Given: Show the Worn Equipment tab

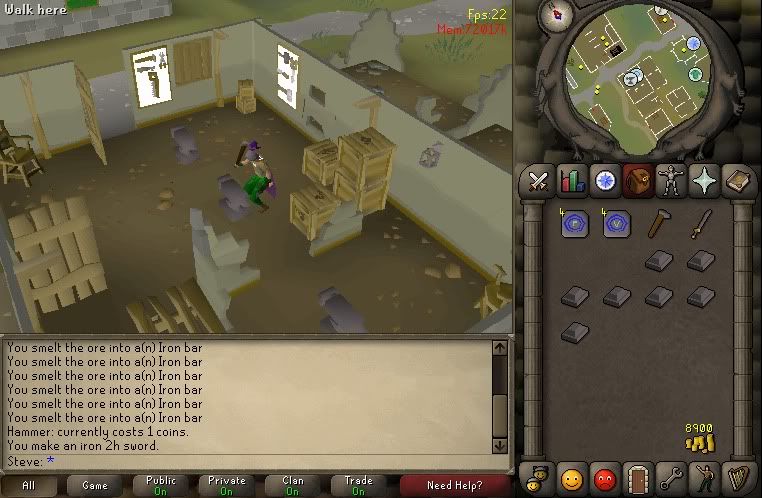Looking at the screenshot, I should pos(670,181).
